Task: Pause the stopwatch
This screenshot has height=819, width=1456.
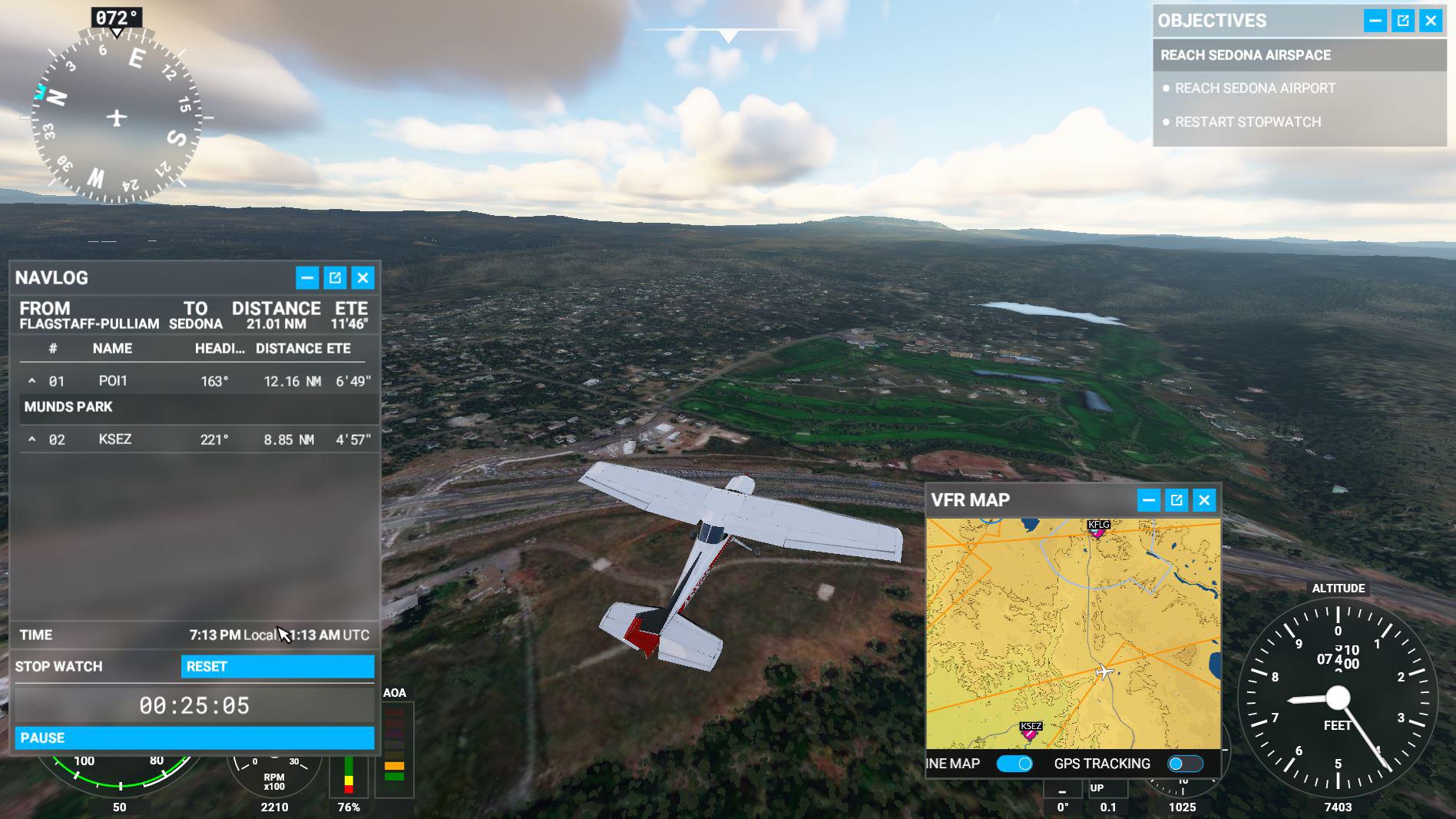Action: coord(194,738)
